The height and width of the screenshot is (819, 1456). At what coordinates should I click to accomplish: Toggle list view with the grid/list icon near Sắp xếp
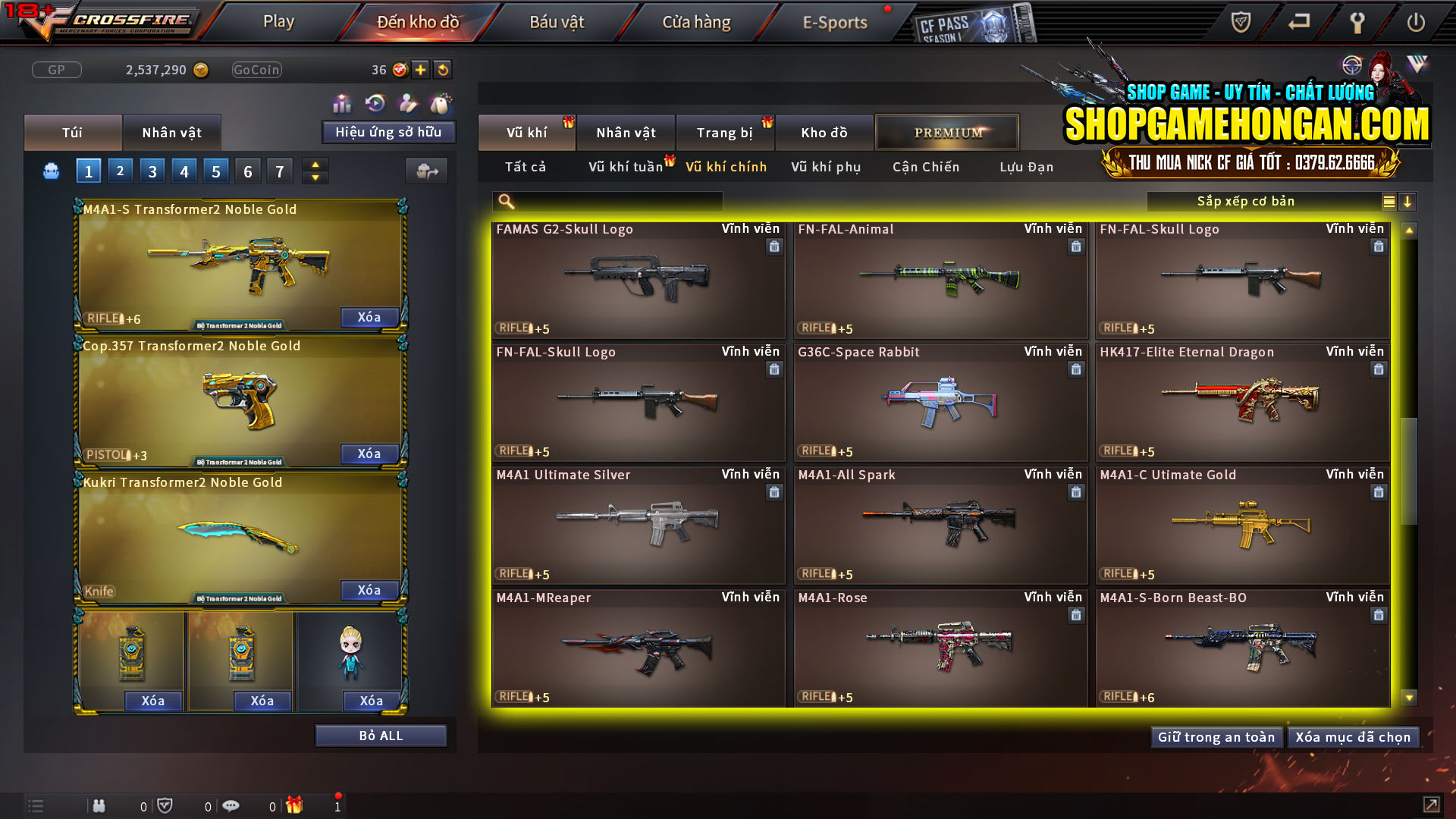(1389, 201)
